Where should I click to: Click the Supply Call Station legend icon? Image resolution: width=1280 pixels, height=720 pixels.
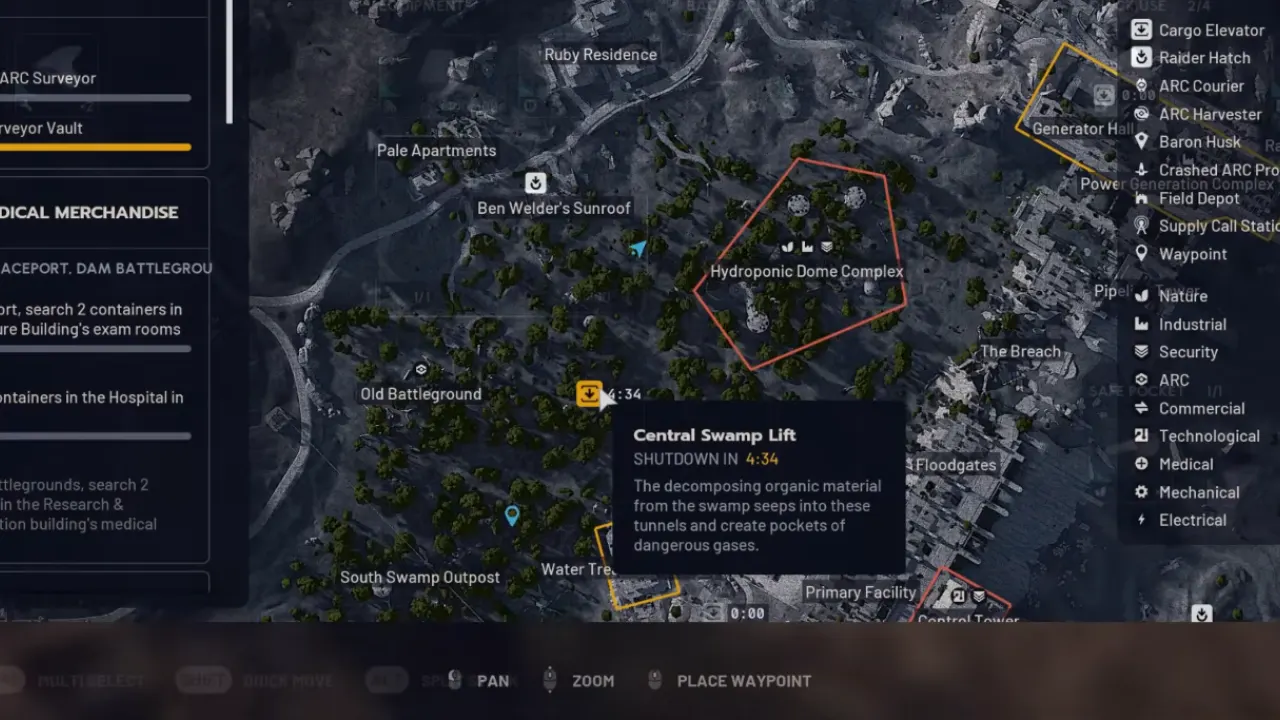click(x=1141, y=226)
